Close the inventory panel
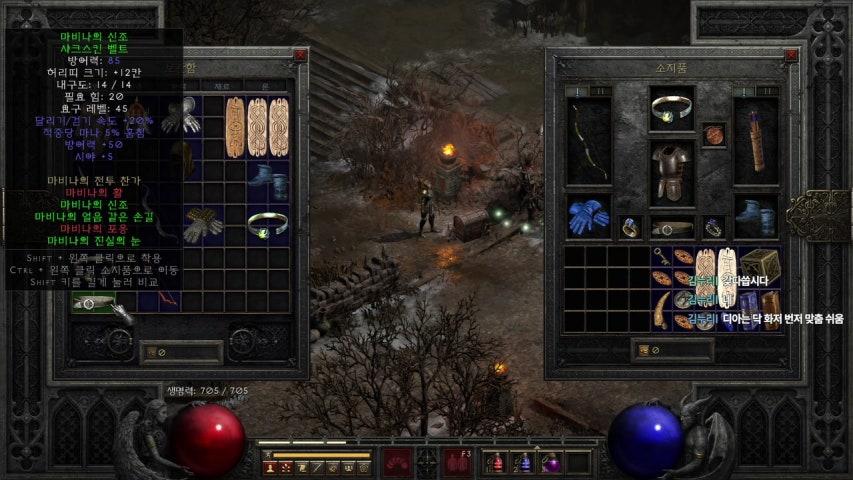Image resolution: width=853 pixels, height=480 pixels. pos(791,56)
